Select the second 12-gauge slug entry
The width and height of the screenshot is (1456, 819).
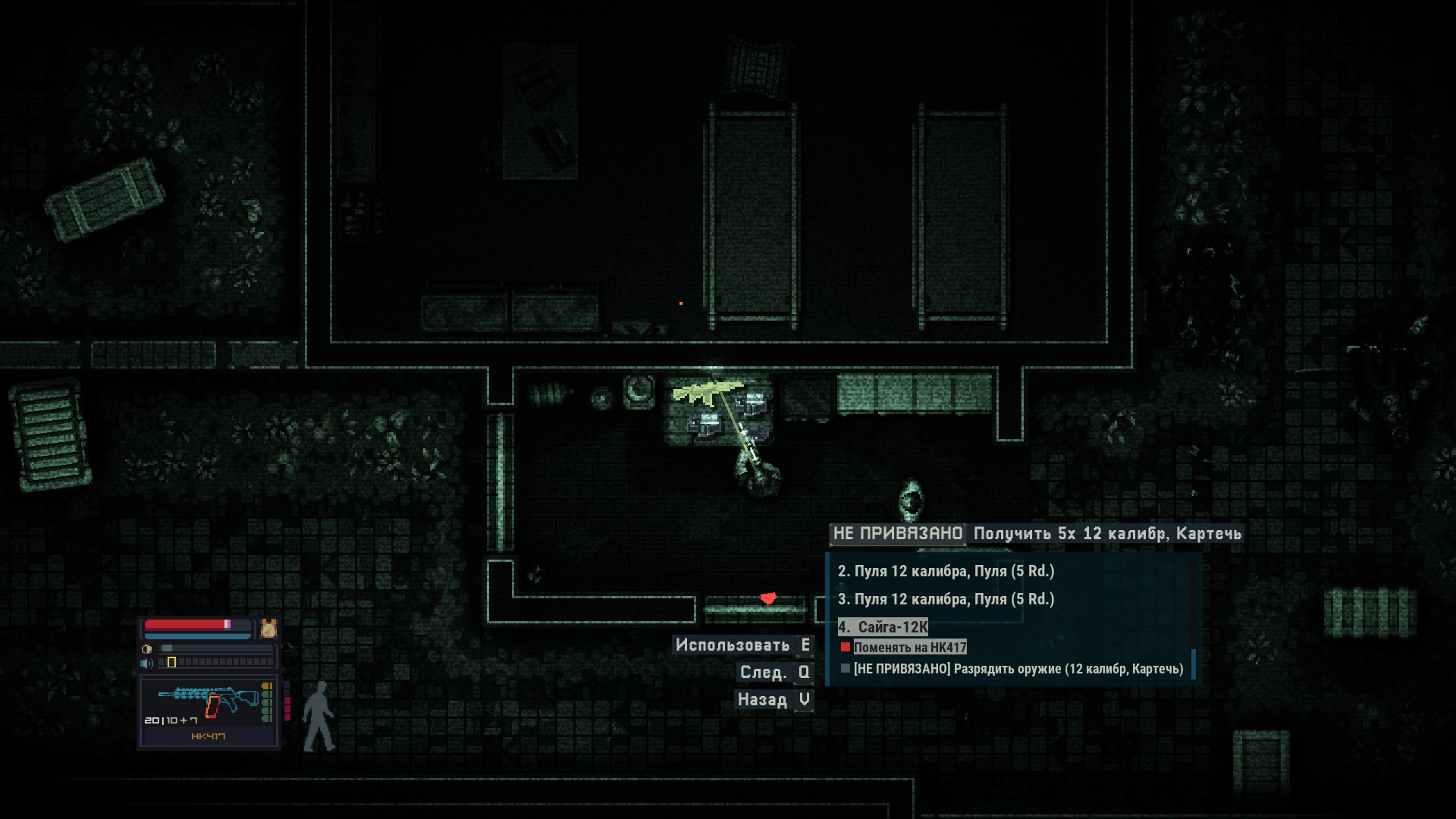point(946,571)
